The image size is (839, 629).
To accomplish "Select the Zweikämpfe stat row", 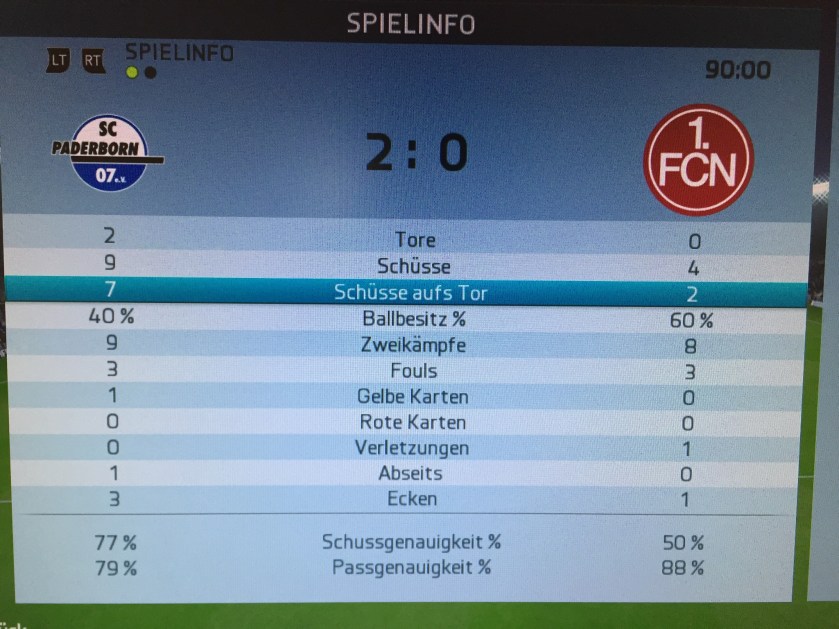I will click(x=414, y=346).
